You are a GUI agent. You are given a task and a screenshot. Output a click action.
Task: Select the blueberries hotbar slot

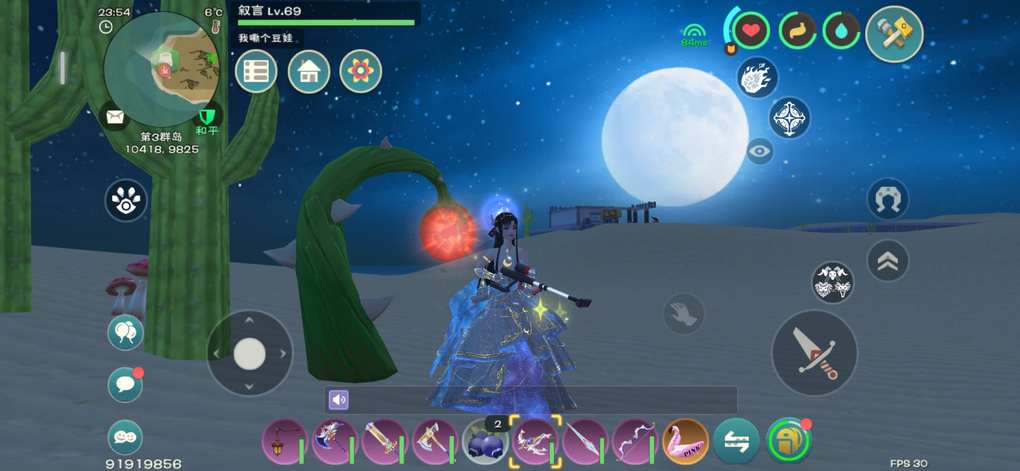(484, 441)
